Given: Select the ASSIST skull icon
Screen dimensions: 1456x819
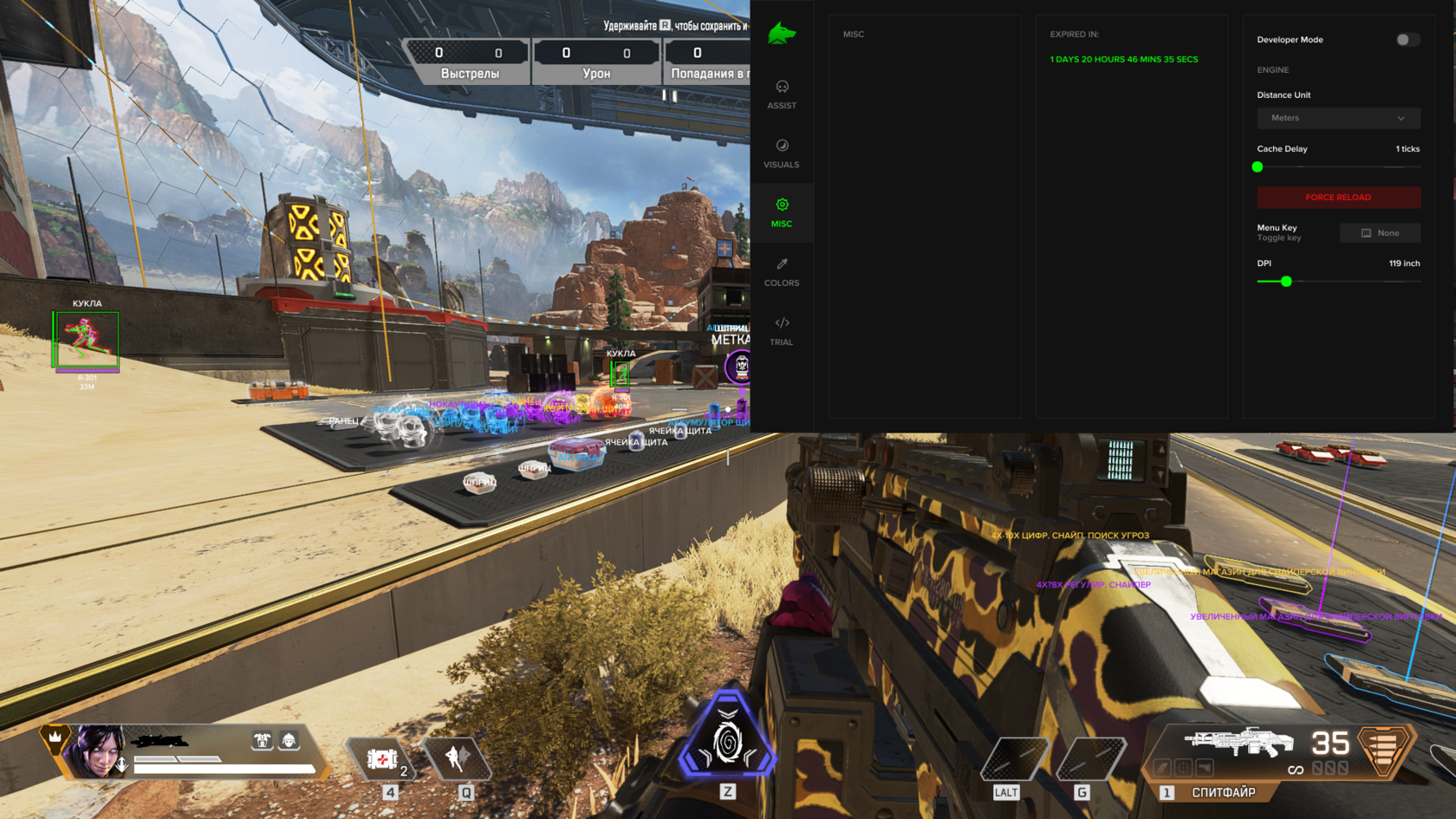Looking at the screenshot, I should click(782, 86).
